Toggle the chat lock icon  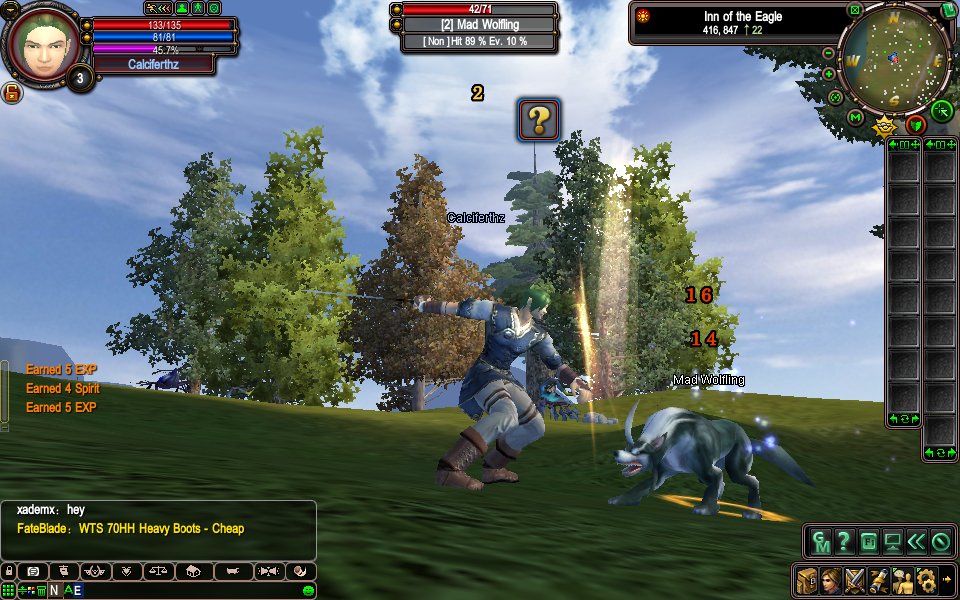tap(9, 571)
